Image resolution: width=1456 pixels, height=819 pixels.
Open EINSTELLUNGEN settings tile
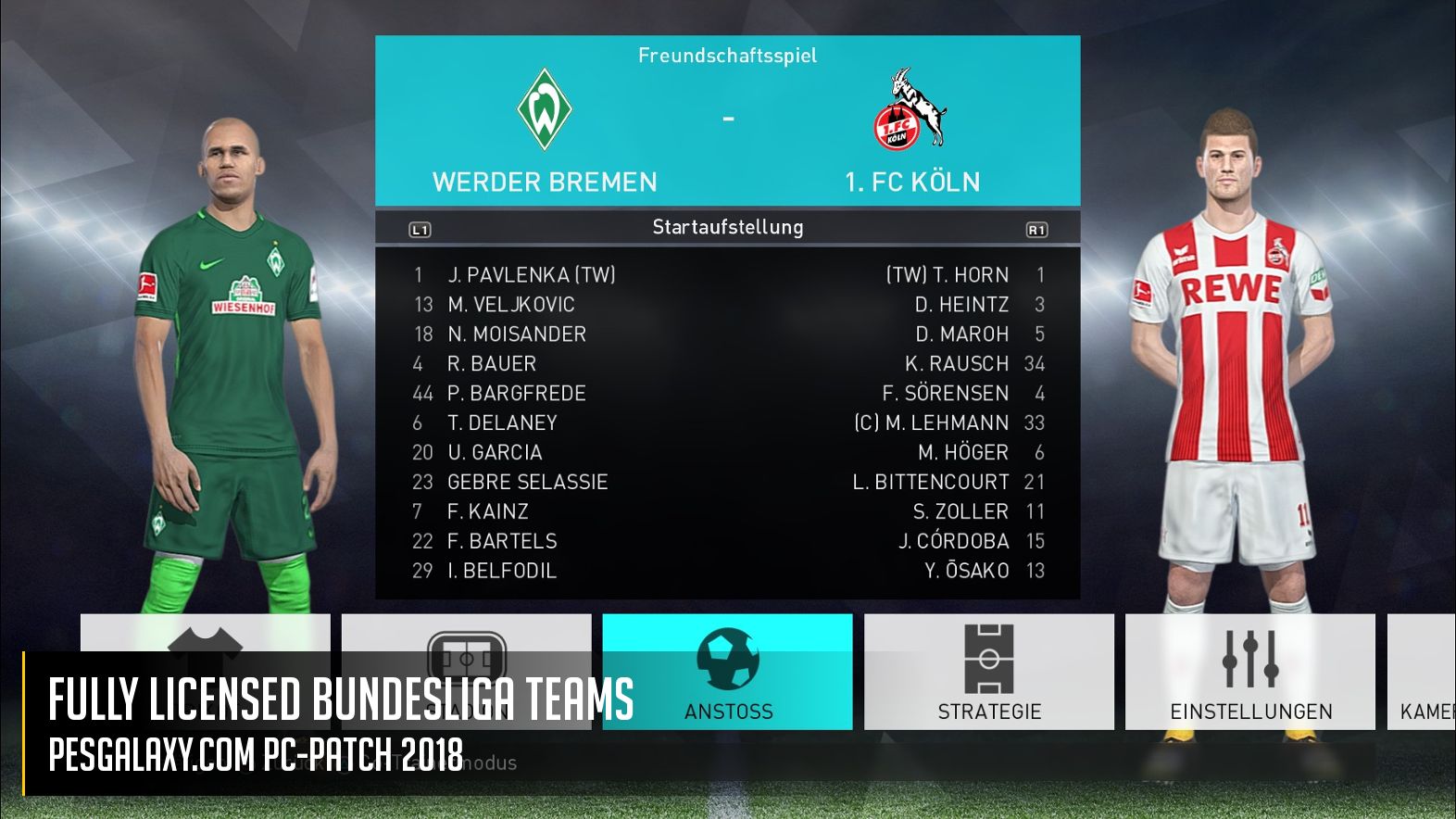(x=1249, y=672)
